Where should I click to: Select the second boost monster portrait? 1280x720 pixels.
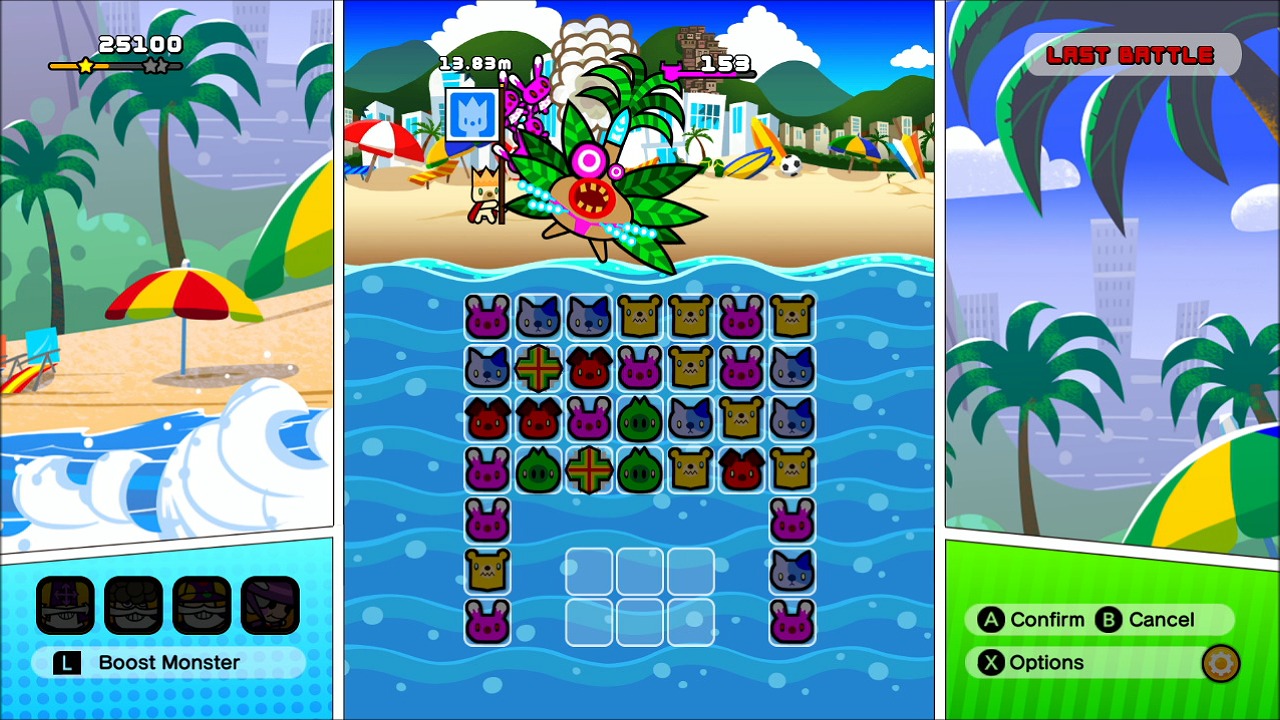[x=133, y=605]
